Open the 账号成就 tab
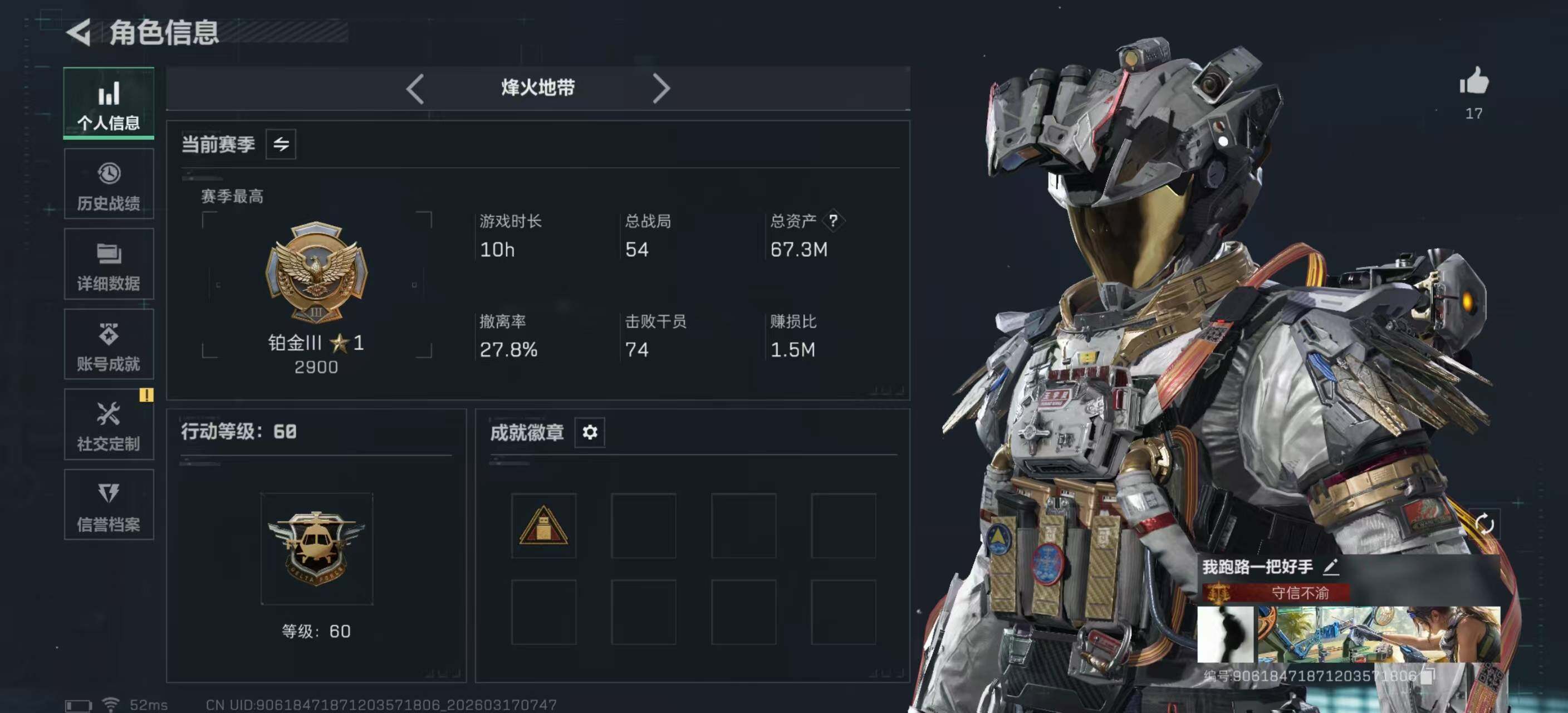The image size is (1568, 713). click(x=109, y=345)
